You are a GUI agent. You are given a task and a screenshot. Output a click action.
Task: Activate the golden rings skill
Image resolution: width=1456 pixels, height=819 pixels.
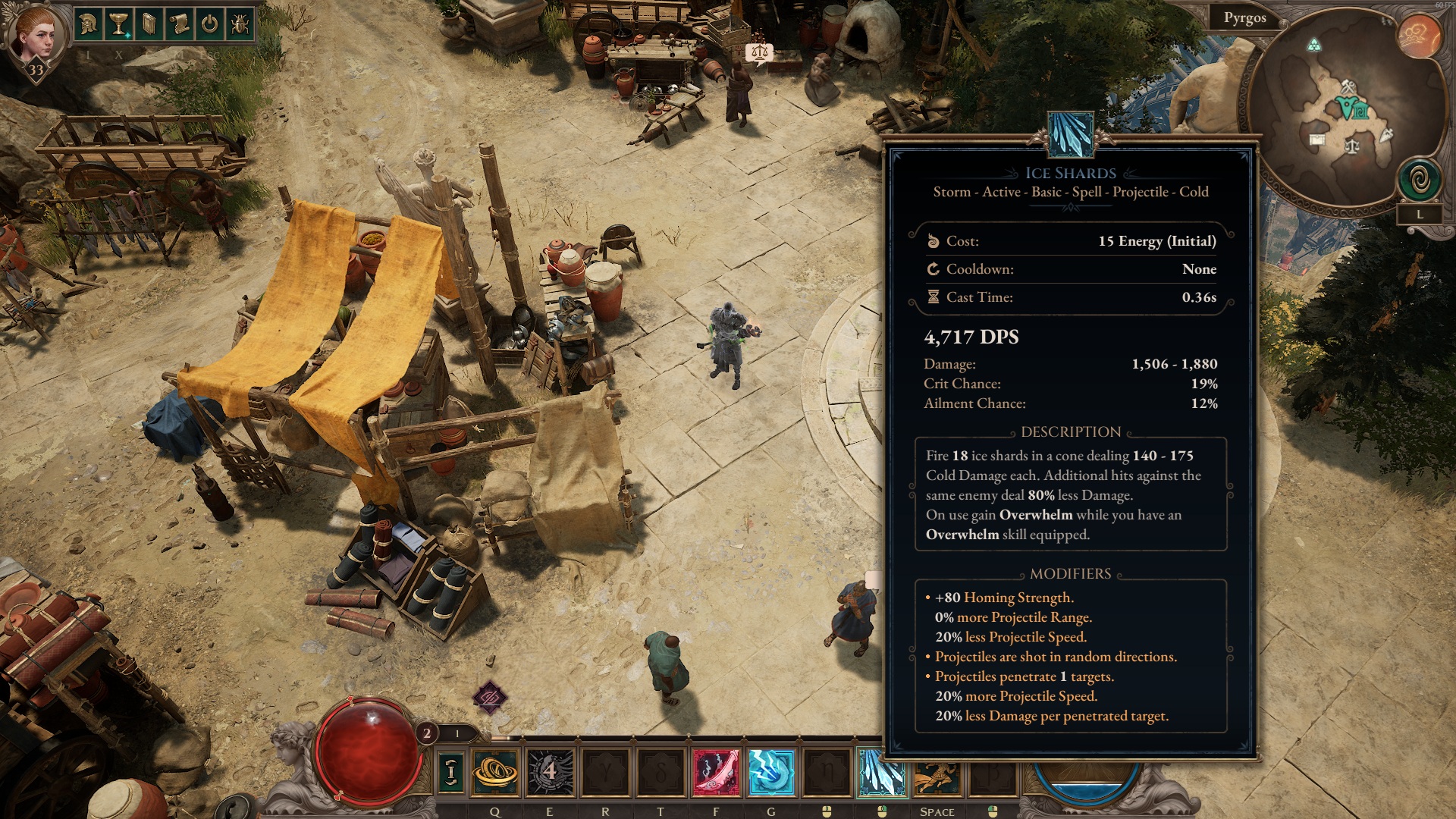pyautogui.click(x=495, y=772)
